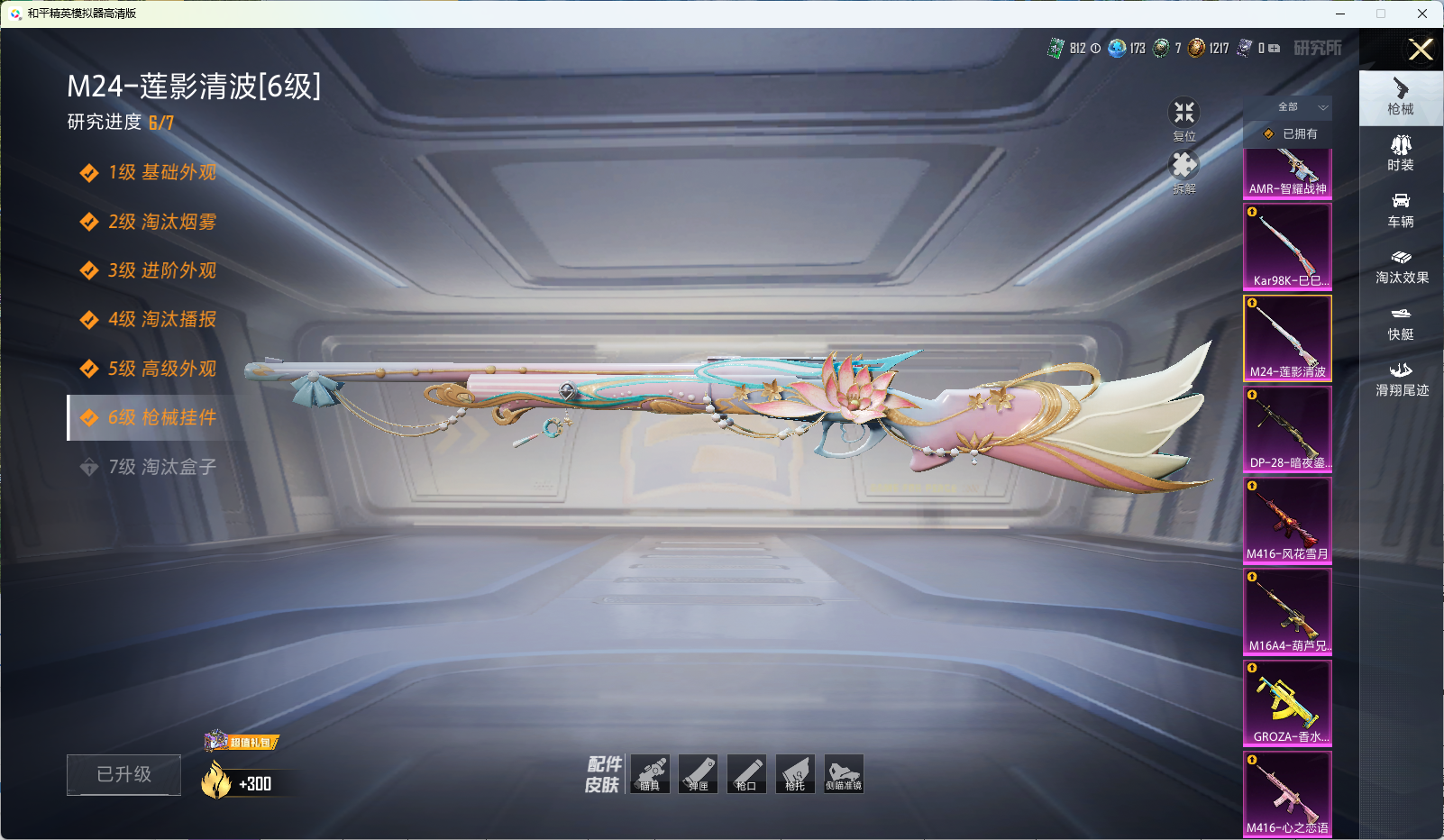Click the 已升级 button
This screenshot has width=1444, height=840.
123,774
